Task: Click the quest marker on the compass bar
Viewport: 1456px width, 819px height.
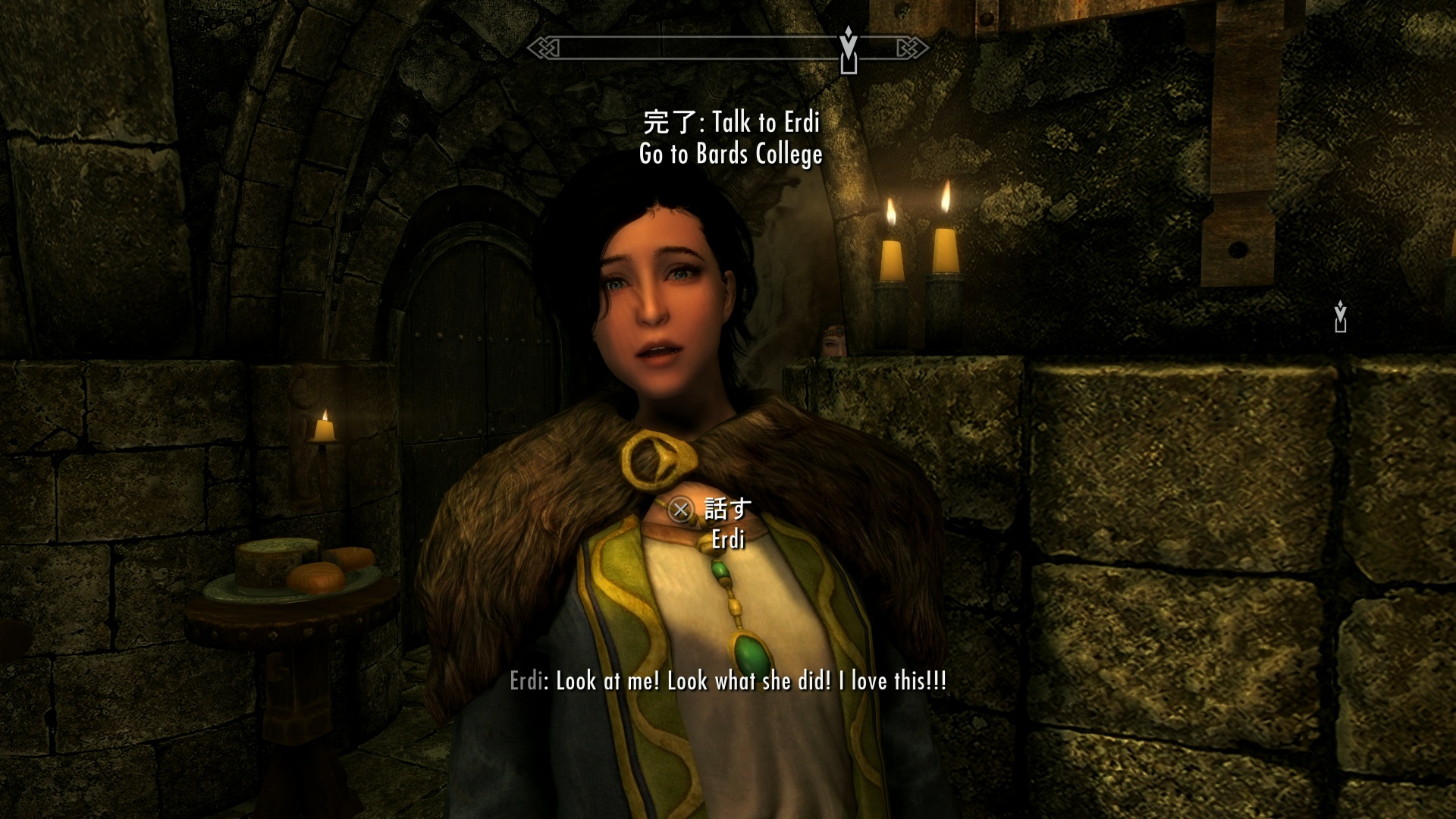Action: click(849, 50)
